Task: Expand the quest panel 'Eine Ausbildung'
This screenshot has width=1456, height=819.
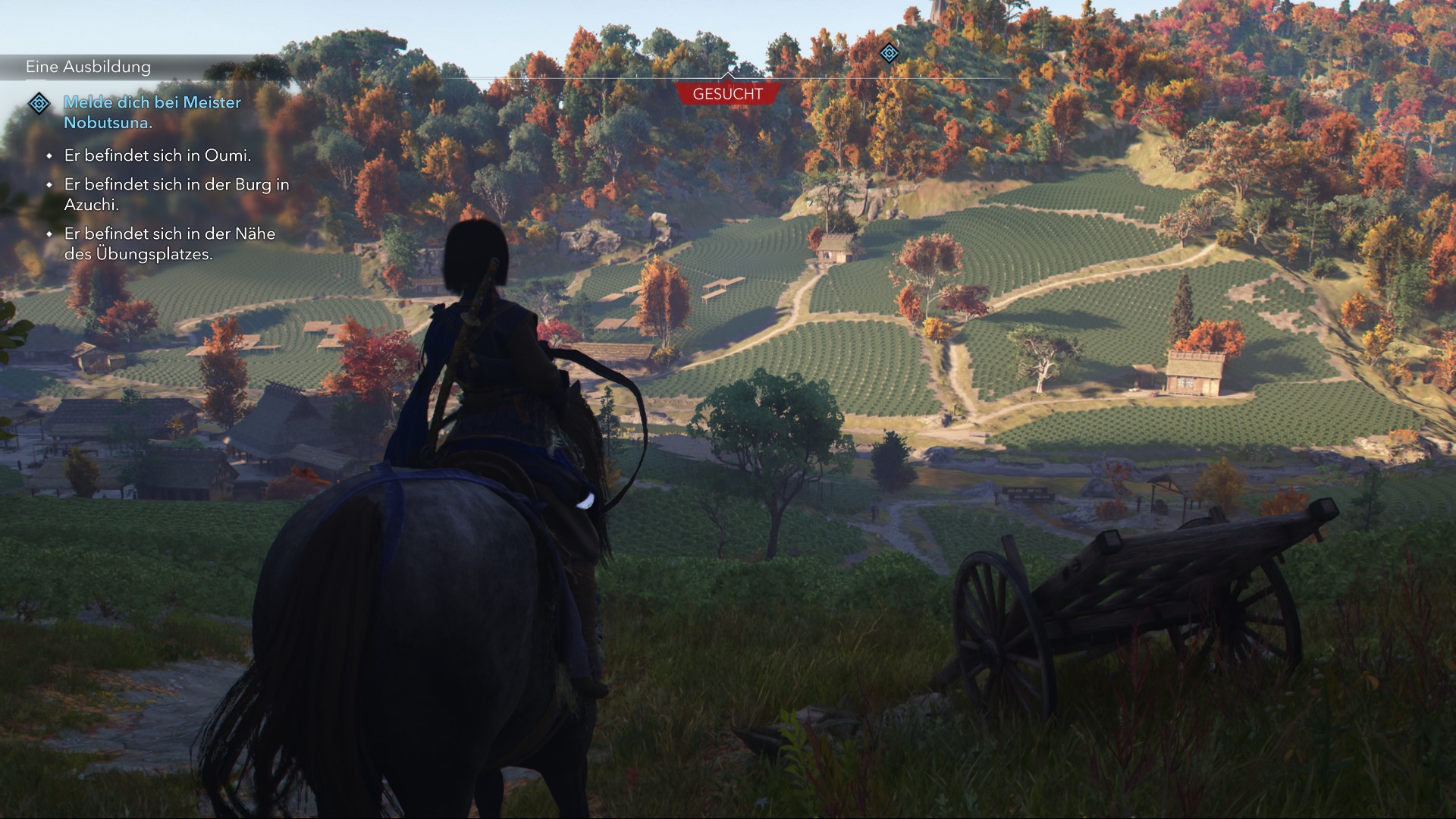Action: [87, 67]
